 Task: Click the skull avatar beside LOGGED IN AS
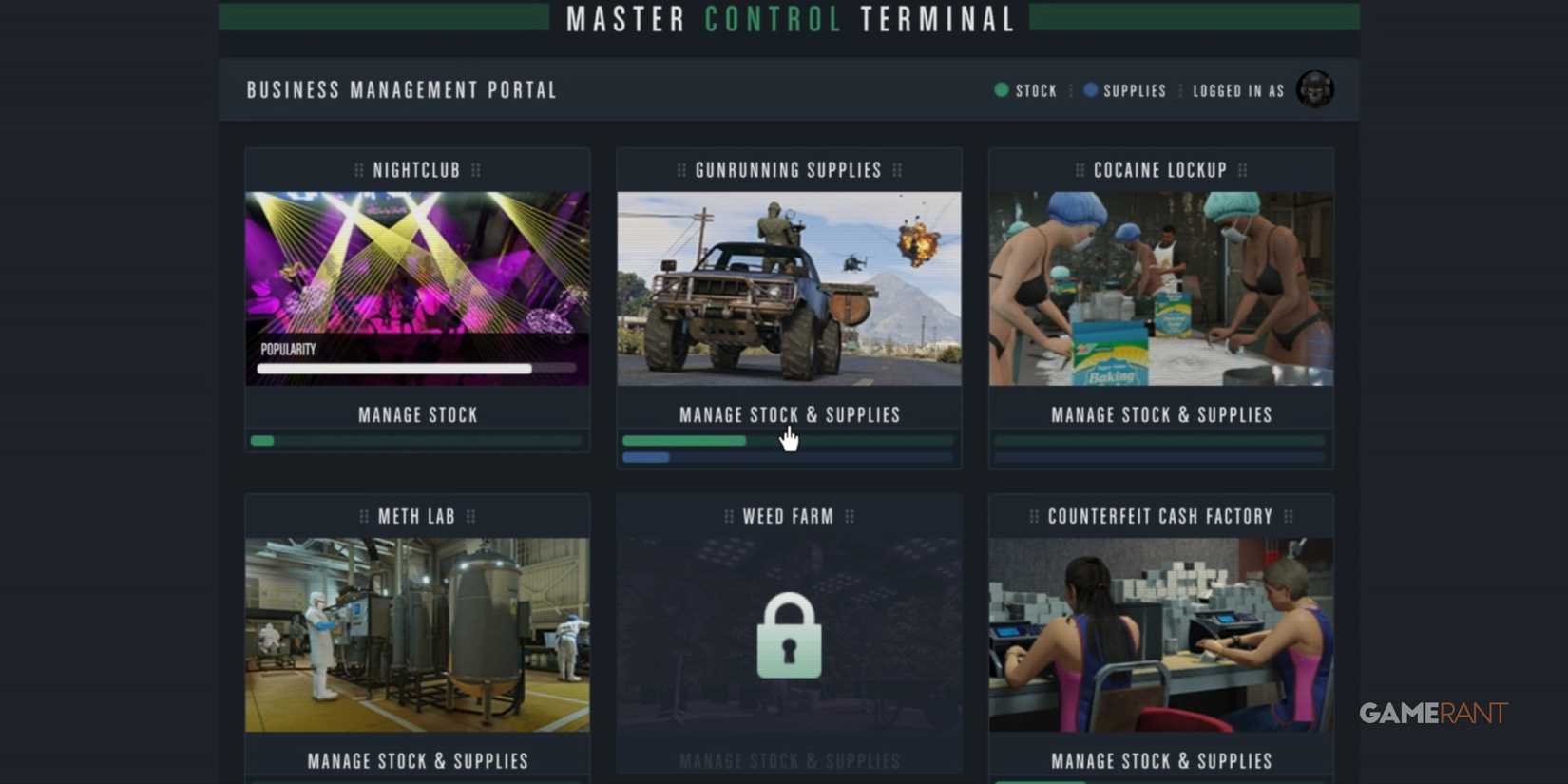(1317, 89)
